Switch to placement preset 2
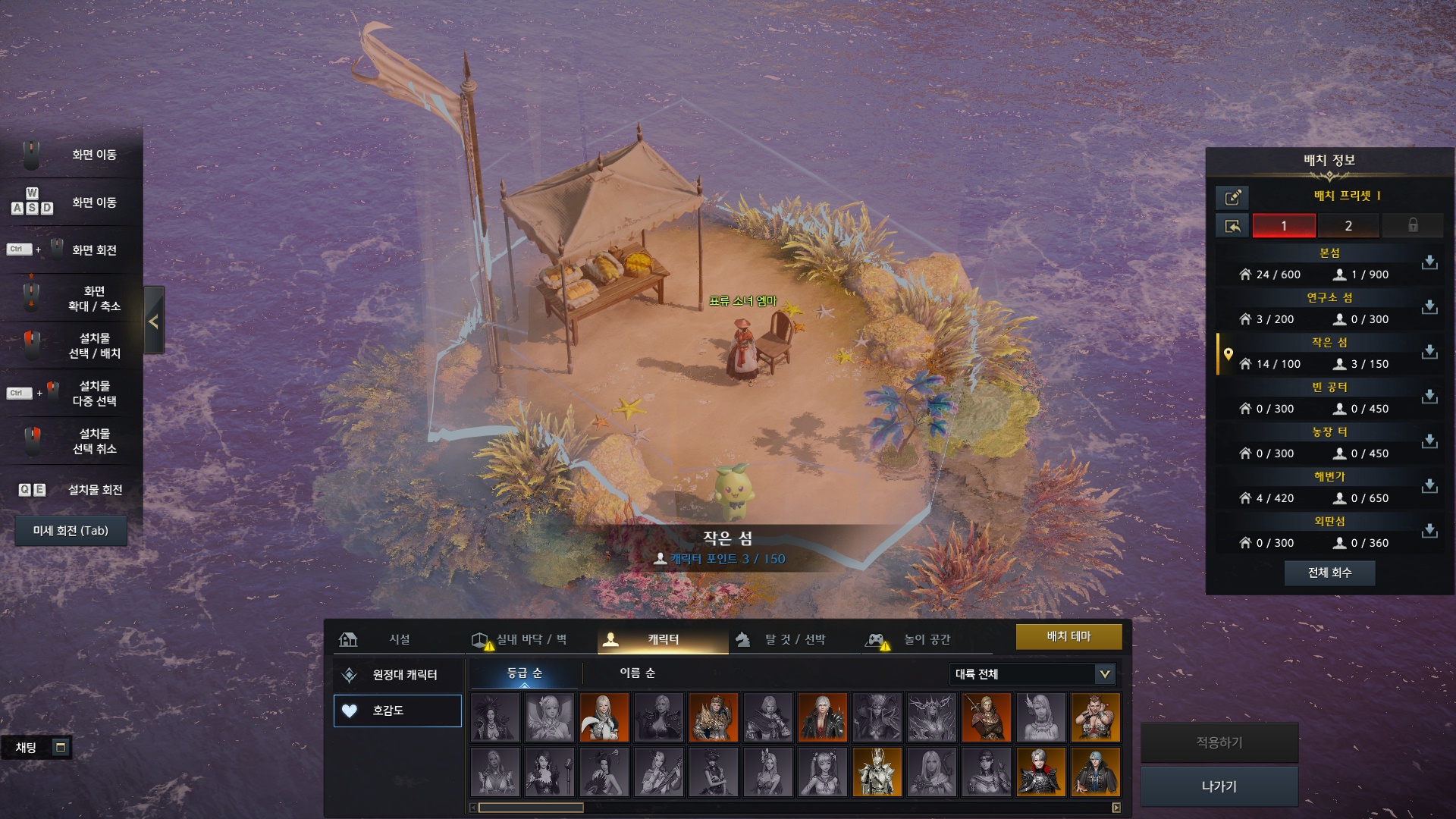This screenshot has height=819, width=1456. pyautogui.click(x=1348, y=226)
